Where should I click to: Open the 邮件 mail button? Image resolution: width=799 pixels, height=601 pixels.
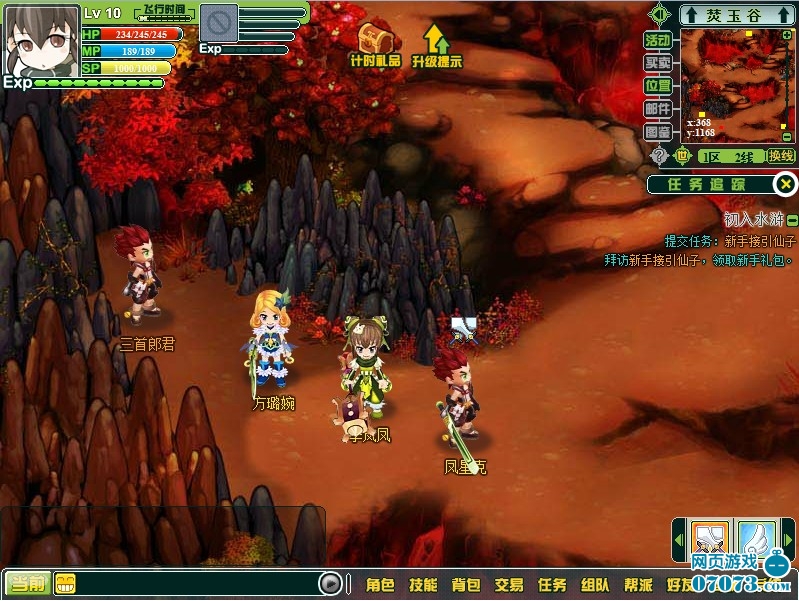[657, 109]
